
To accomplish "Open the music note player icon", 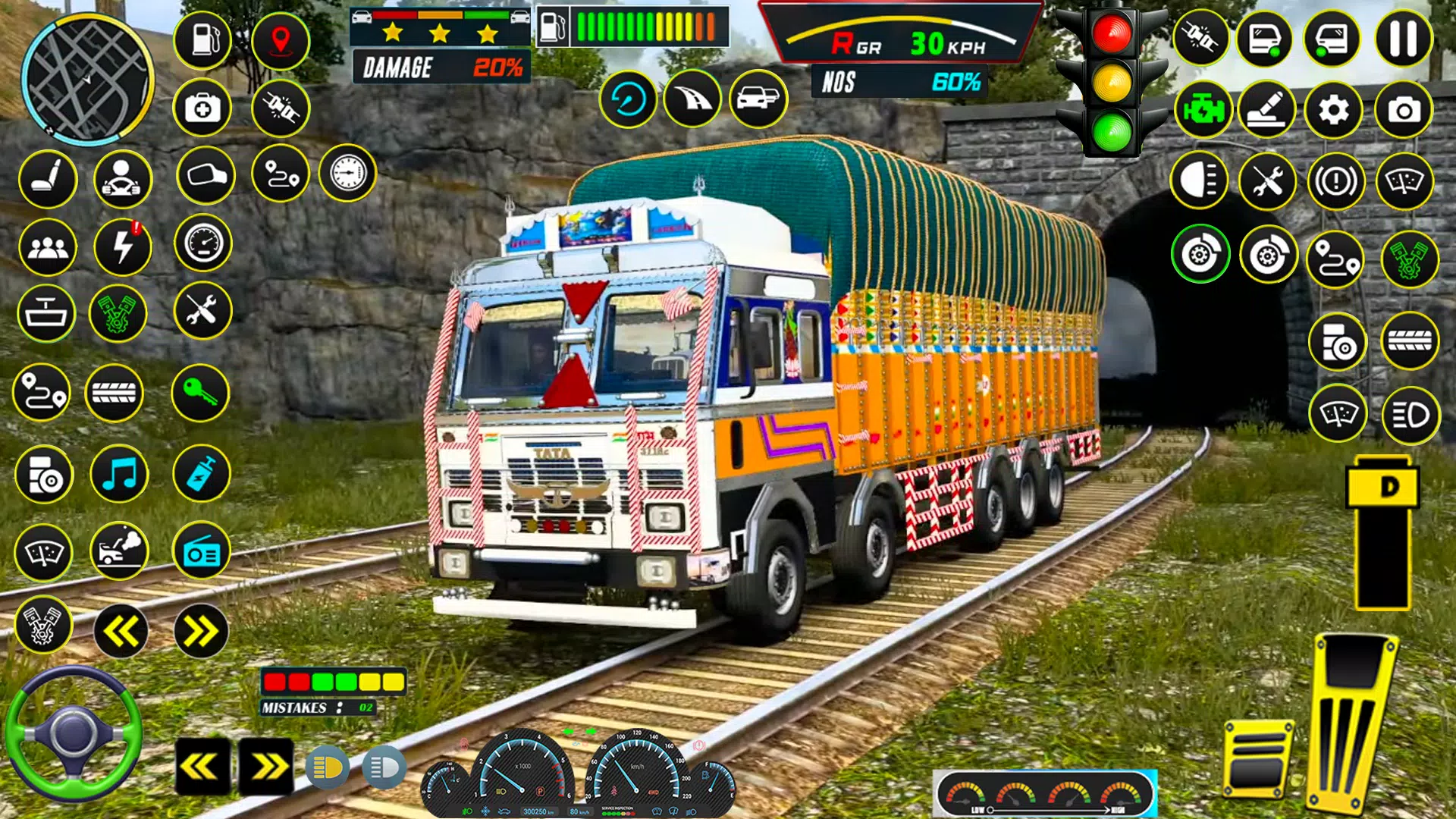I will pos(120,474).
